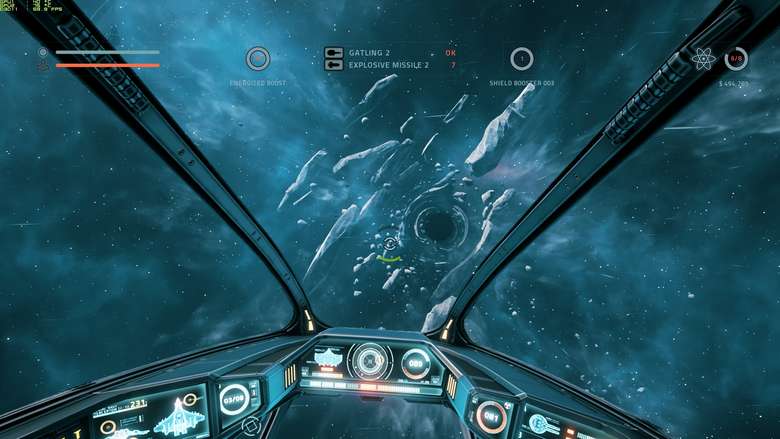This screenshot has width=780, height=439.
Task: Select the Explosive Missile 2 weapon
Action: (x=388, y=65)
